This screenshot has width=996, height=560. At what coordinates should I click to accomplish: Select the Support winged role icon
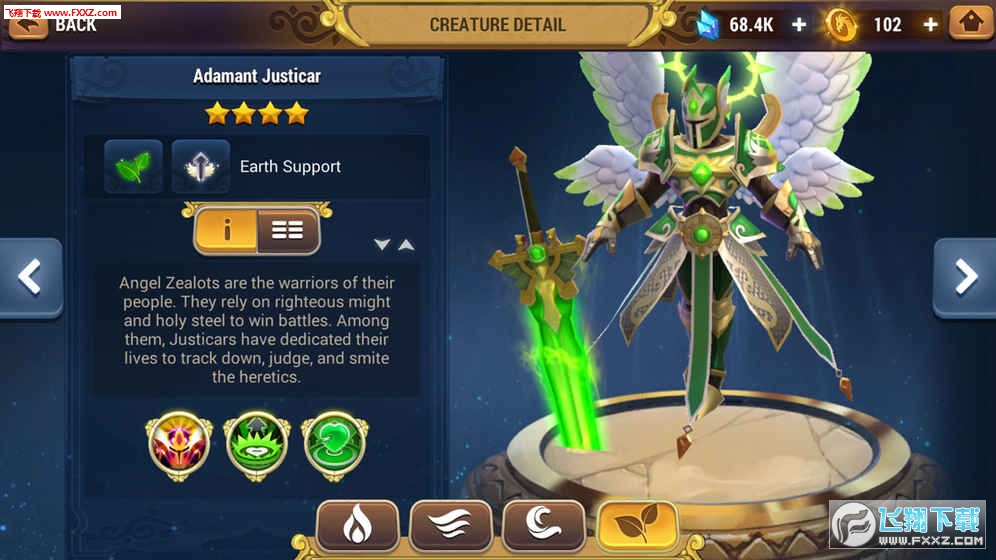(x=201, y=166)
